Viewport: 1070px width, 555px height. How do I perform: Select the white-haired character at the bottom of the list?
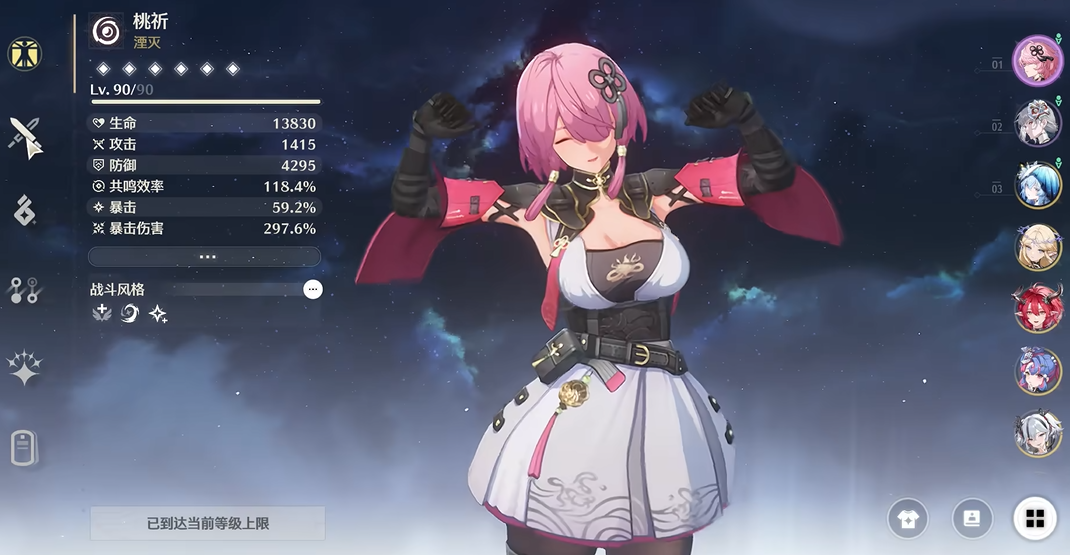click(x=1038, y=433)
